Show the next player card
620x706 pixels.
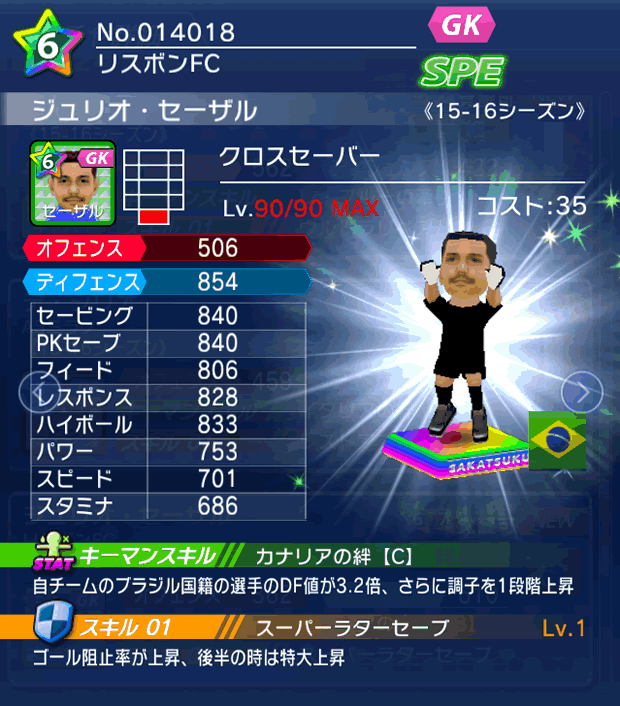pyautogui.click(x=582, y=391)
